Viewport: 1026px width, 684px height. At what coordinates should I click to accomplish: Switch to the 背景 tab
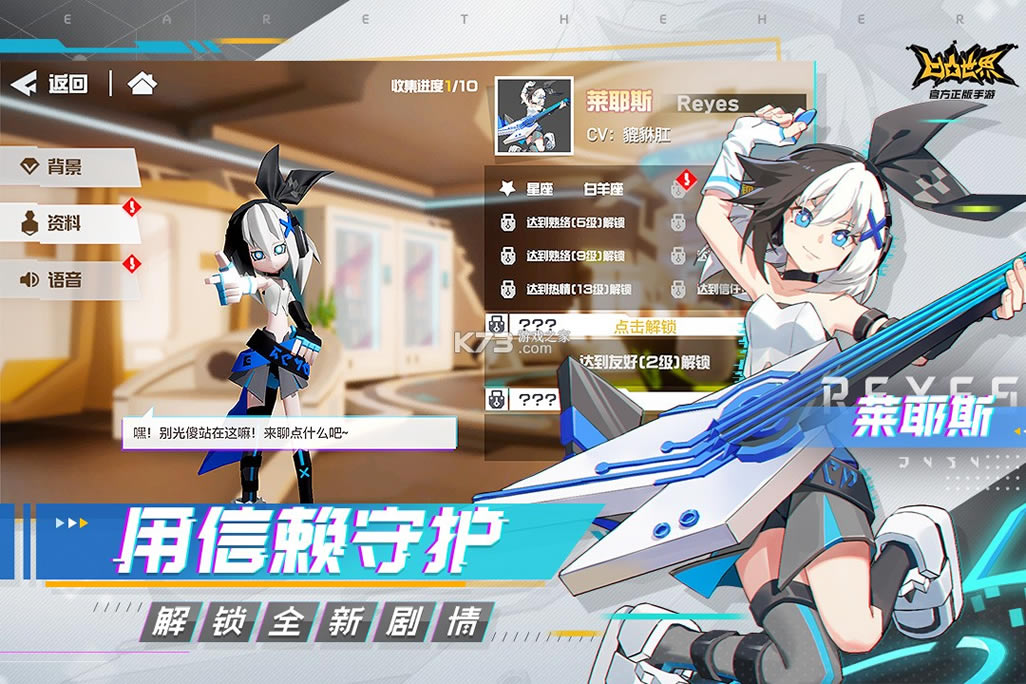pos(65,167)
